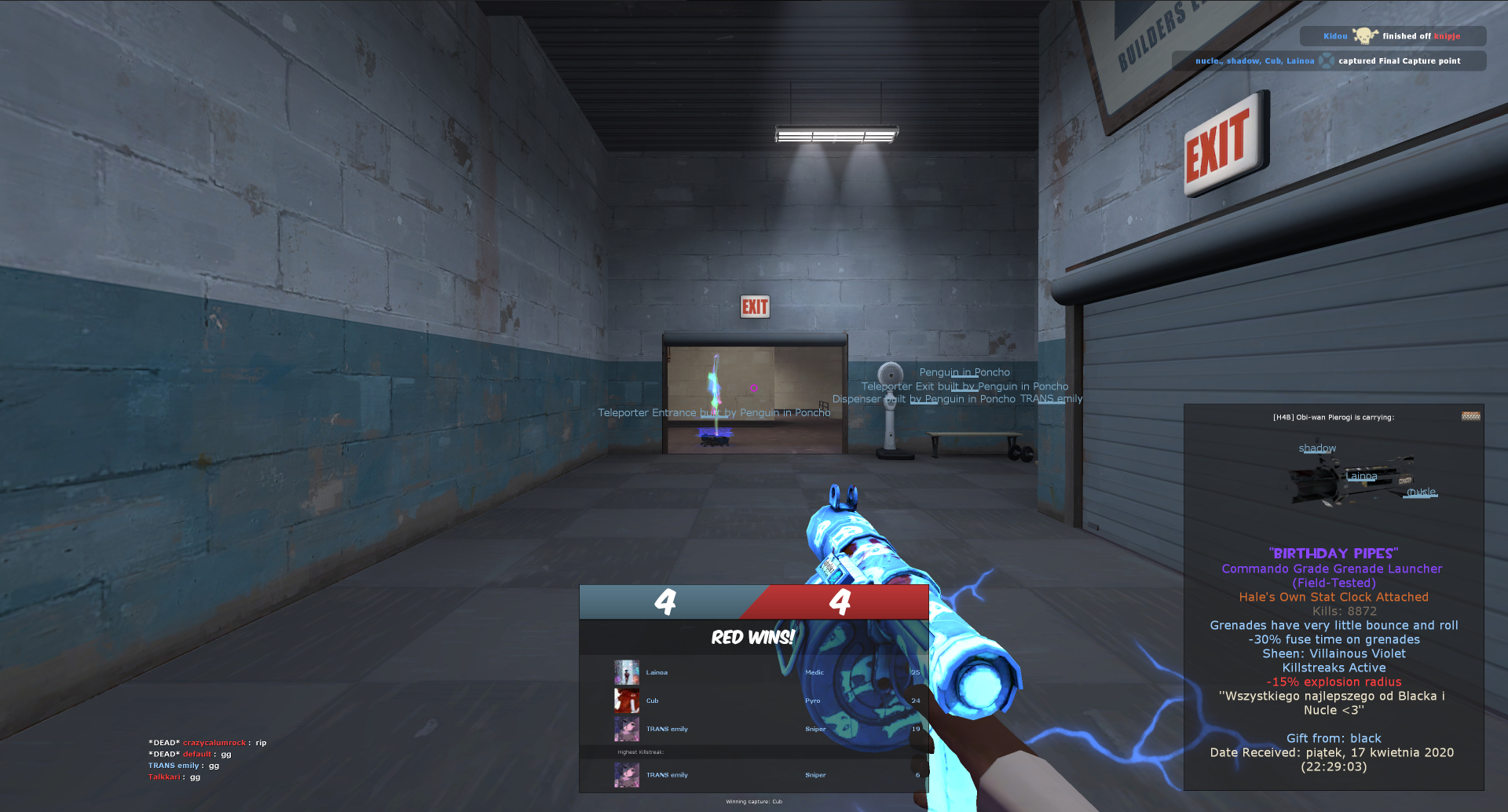Click the Birthday Pipes grenade launcher image

tap(1352, 479)
